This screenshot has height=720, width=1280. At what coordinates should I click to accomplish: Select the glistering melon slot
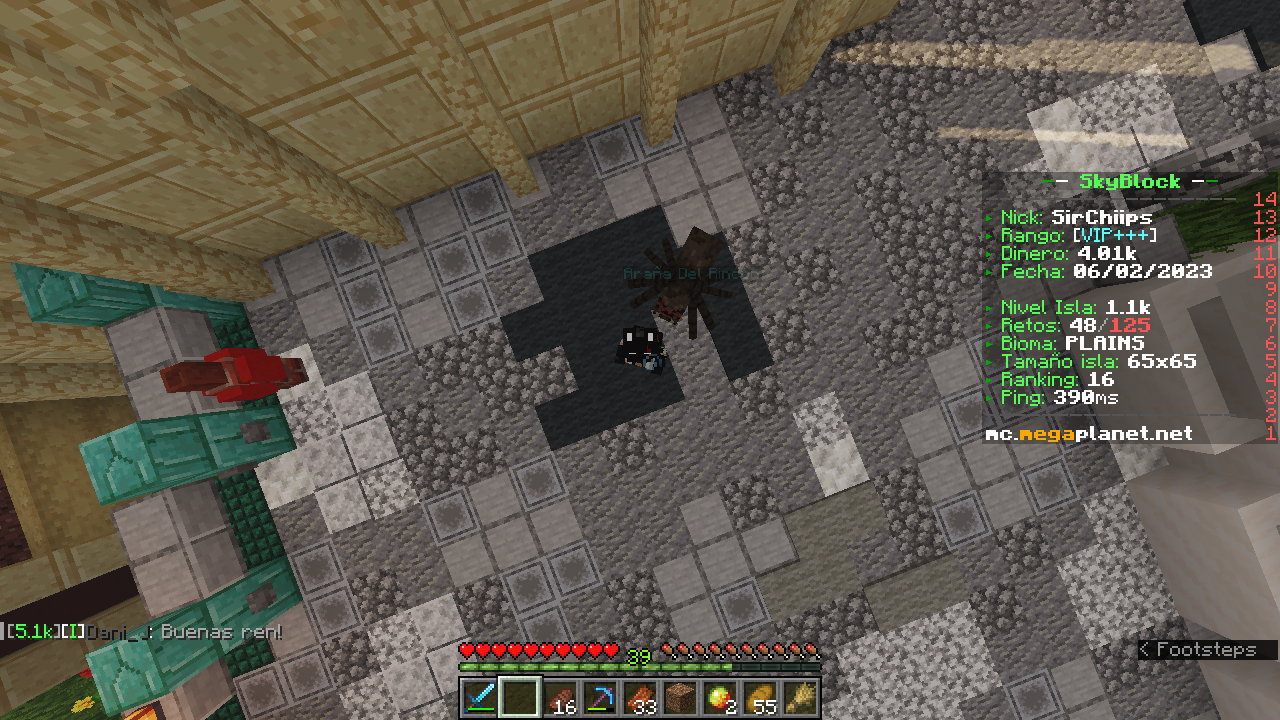pyautogui.click(x=721, y=697)
